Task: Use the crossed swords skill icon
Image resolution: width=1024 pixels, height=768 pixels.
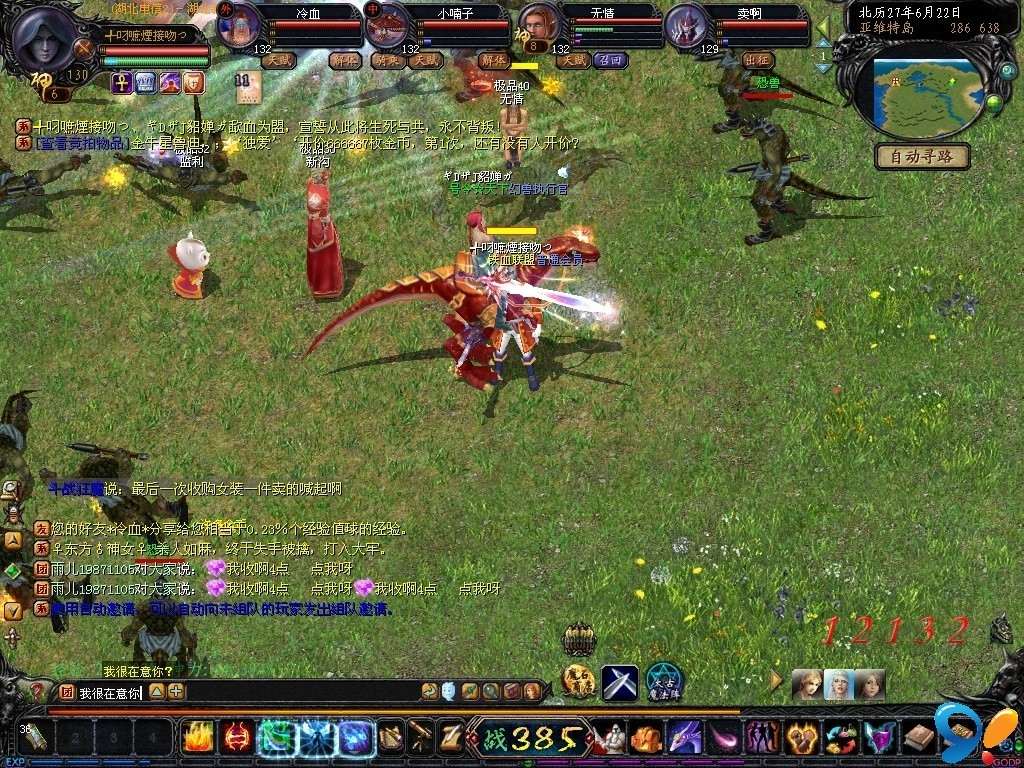Action: point(619,683)
